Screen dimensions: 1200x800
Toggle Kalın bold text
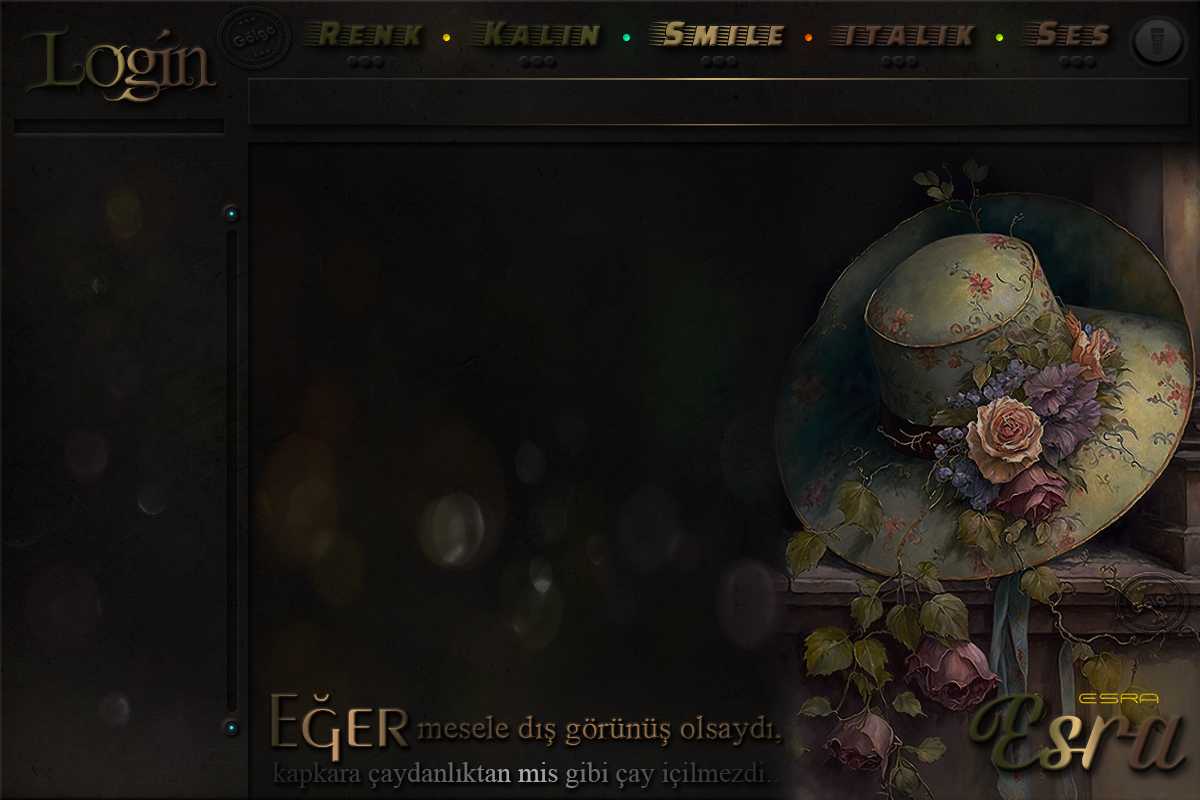tap(540, 36)
